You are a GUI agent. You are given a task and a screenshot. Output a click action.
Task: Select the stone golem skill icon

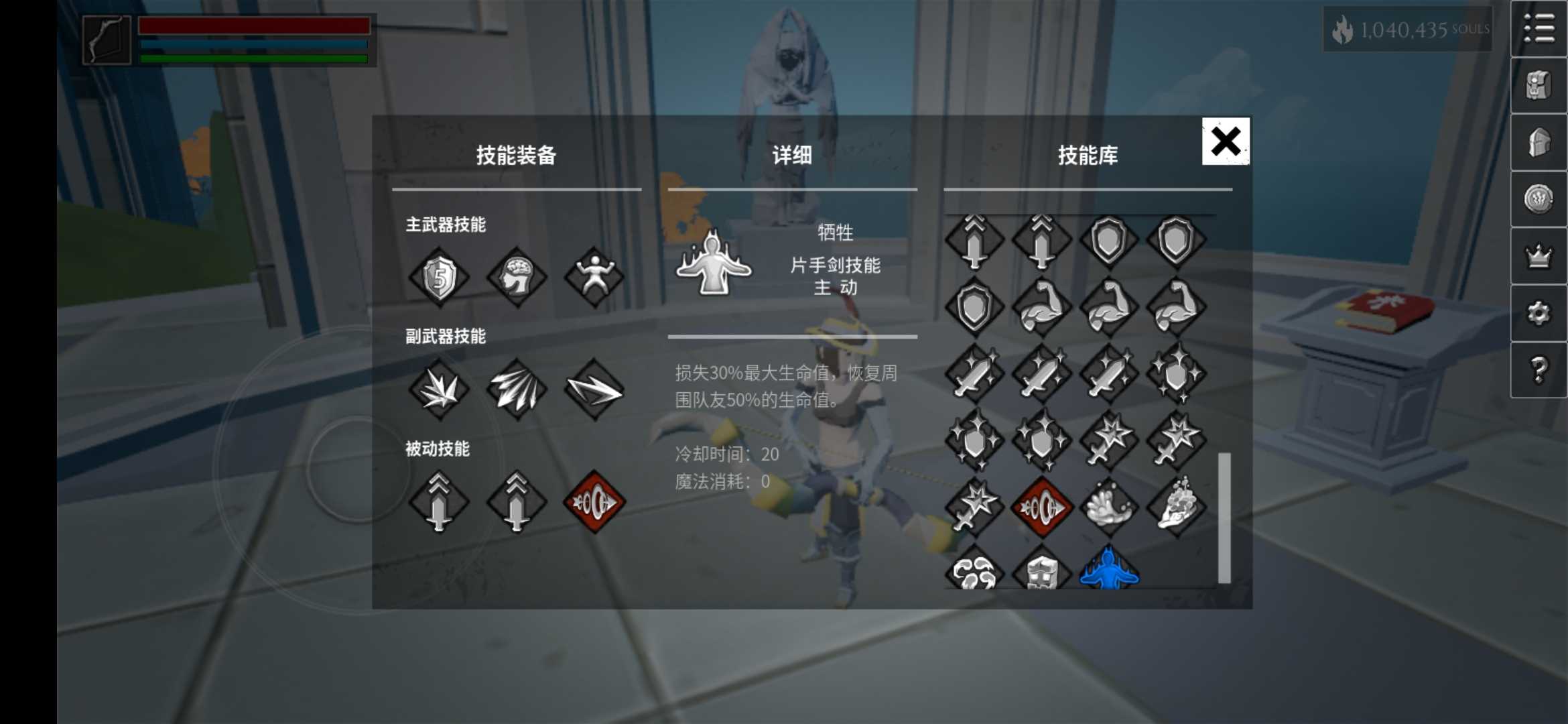click(1041, 573)
